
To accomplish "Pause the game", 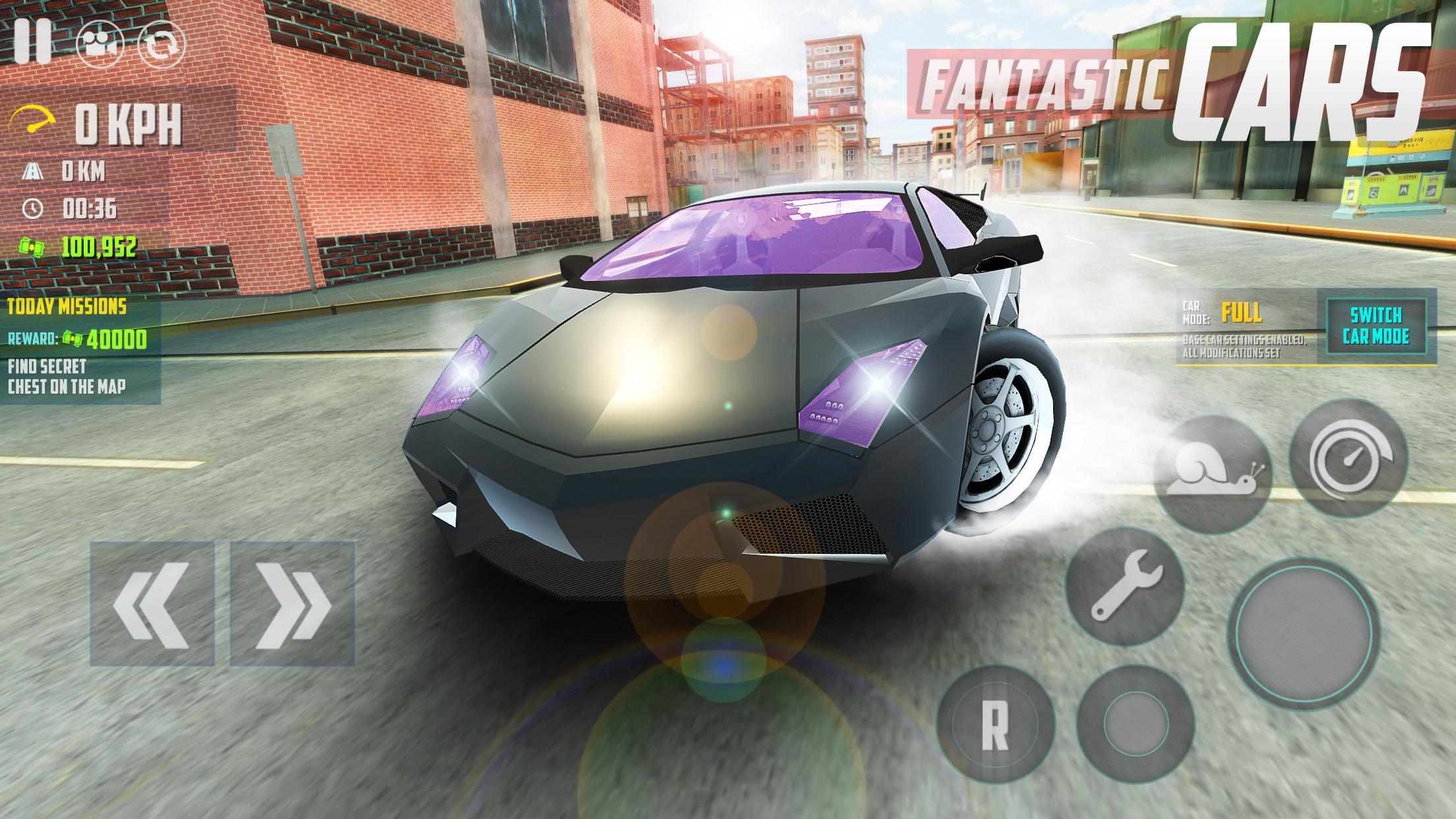I will [x=33, y=41].
